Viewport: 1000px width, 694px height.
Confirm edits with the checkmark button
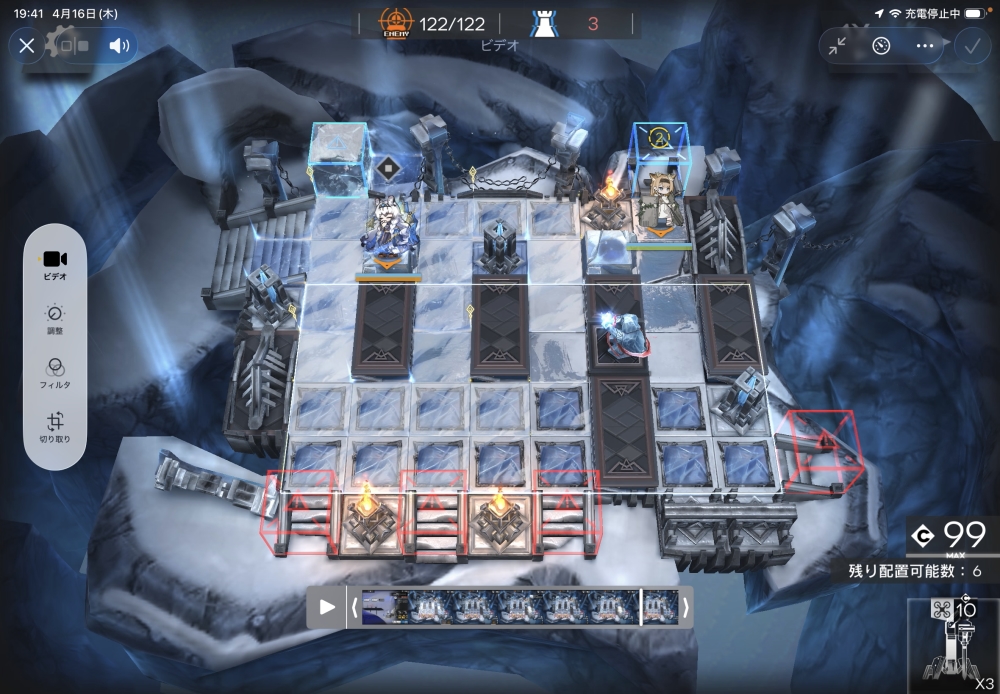[x=970, y=45]
